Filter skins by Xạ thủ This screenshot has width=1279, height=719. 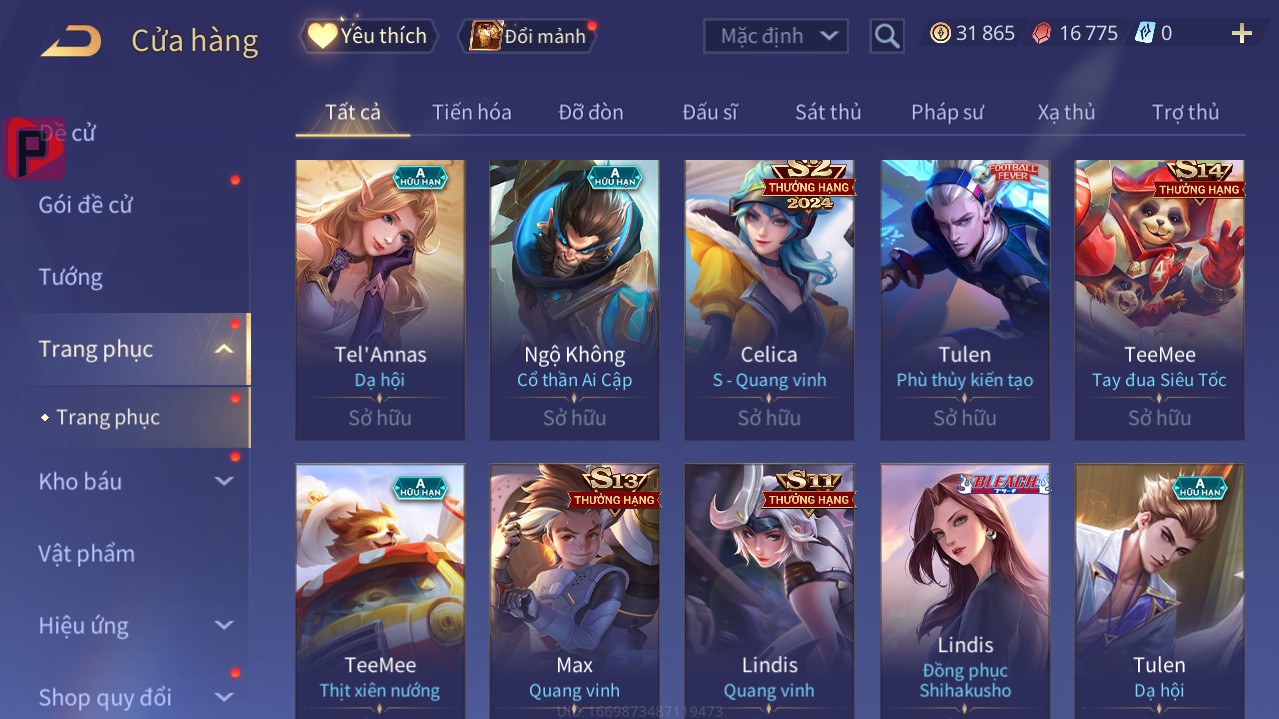[x=1066, y=112]
